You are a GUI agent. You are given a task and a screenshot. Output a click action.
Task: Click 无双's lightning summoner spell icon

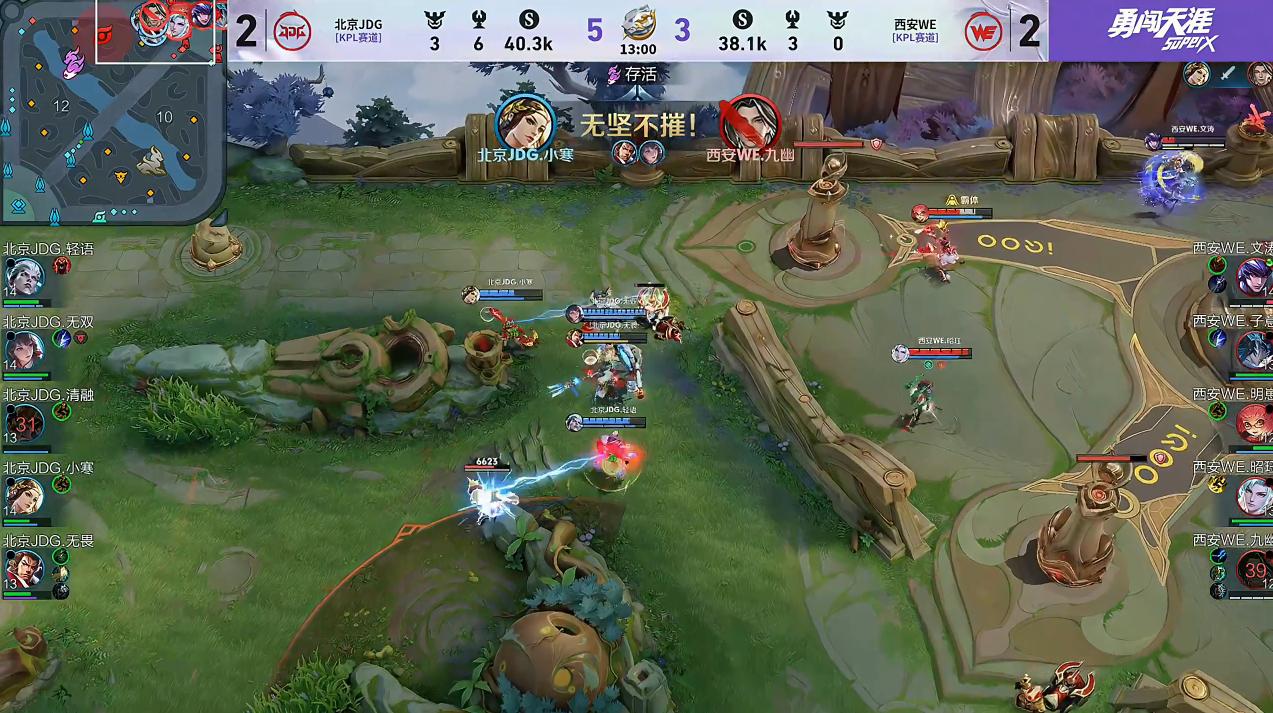pyautogui.click(x=62, y=339)
